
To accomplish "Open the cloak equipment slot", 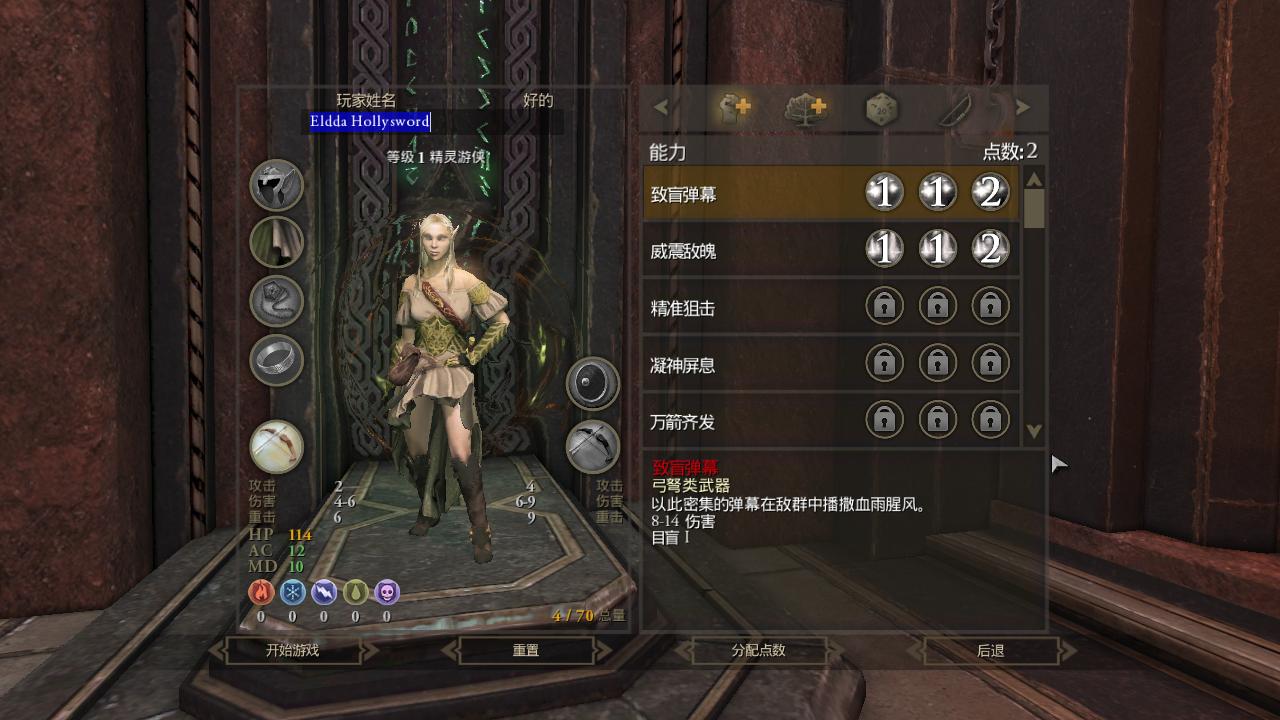I will tap(276, 243).
